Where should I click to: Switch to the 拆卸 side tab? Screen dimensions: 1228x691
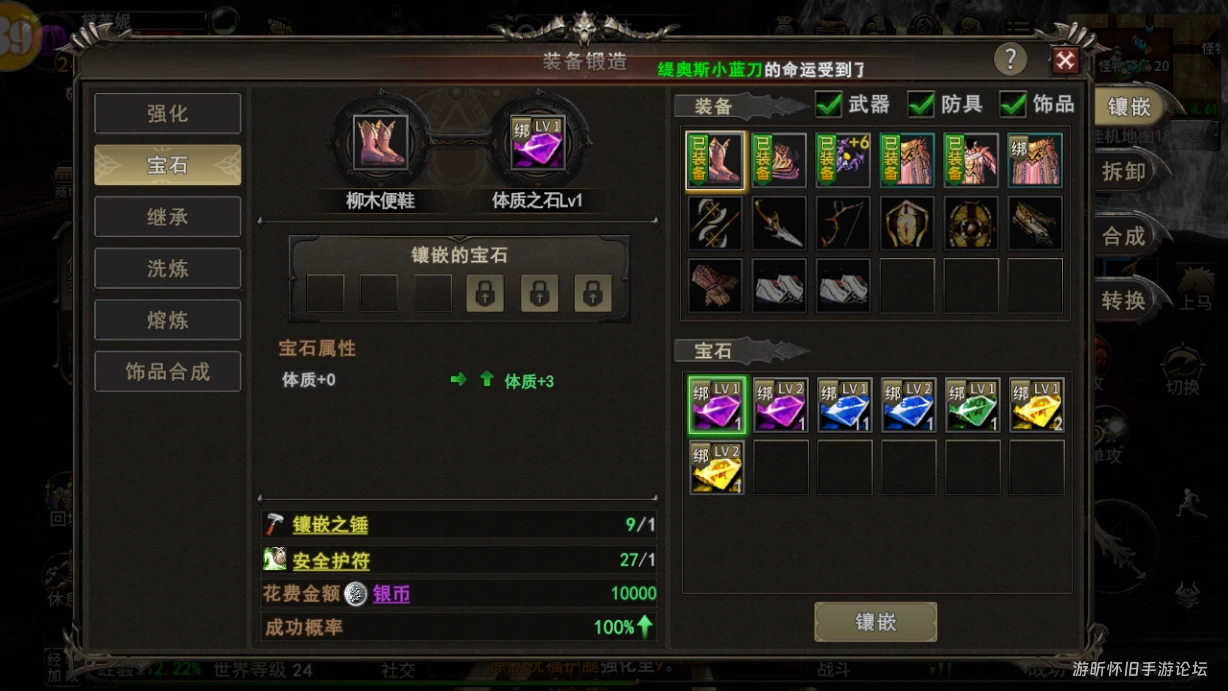click(x=1123, y=171)
